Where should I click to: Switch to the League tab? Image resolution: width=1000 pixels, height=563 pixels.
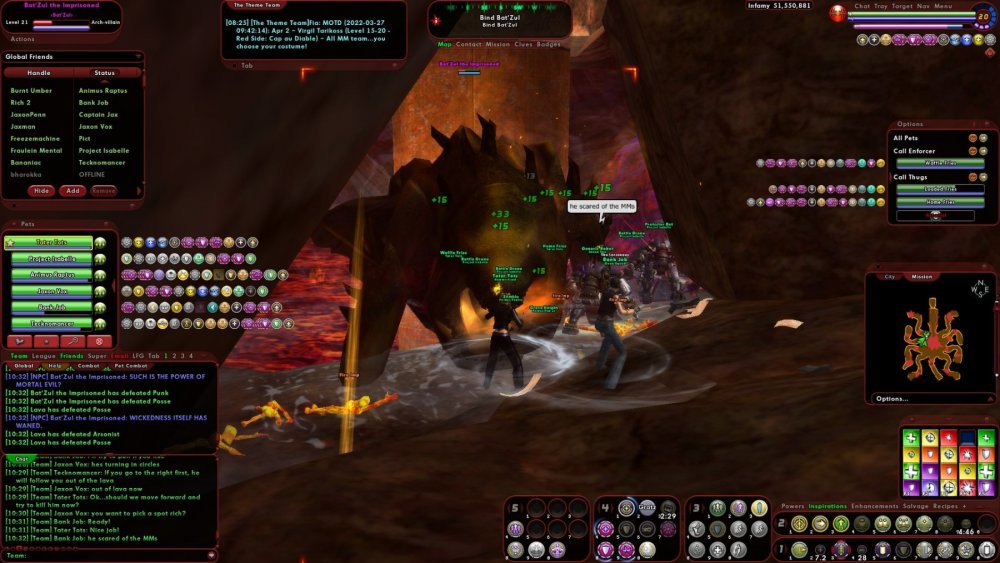[x=44, y=356]
